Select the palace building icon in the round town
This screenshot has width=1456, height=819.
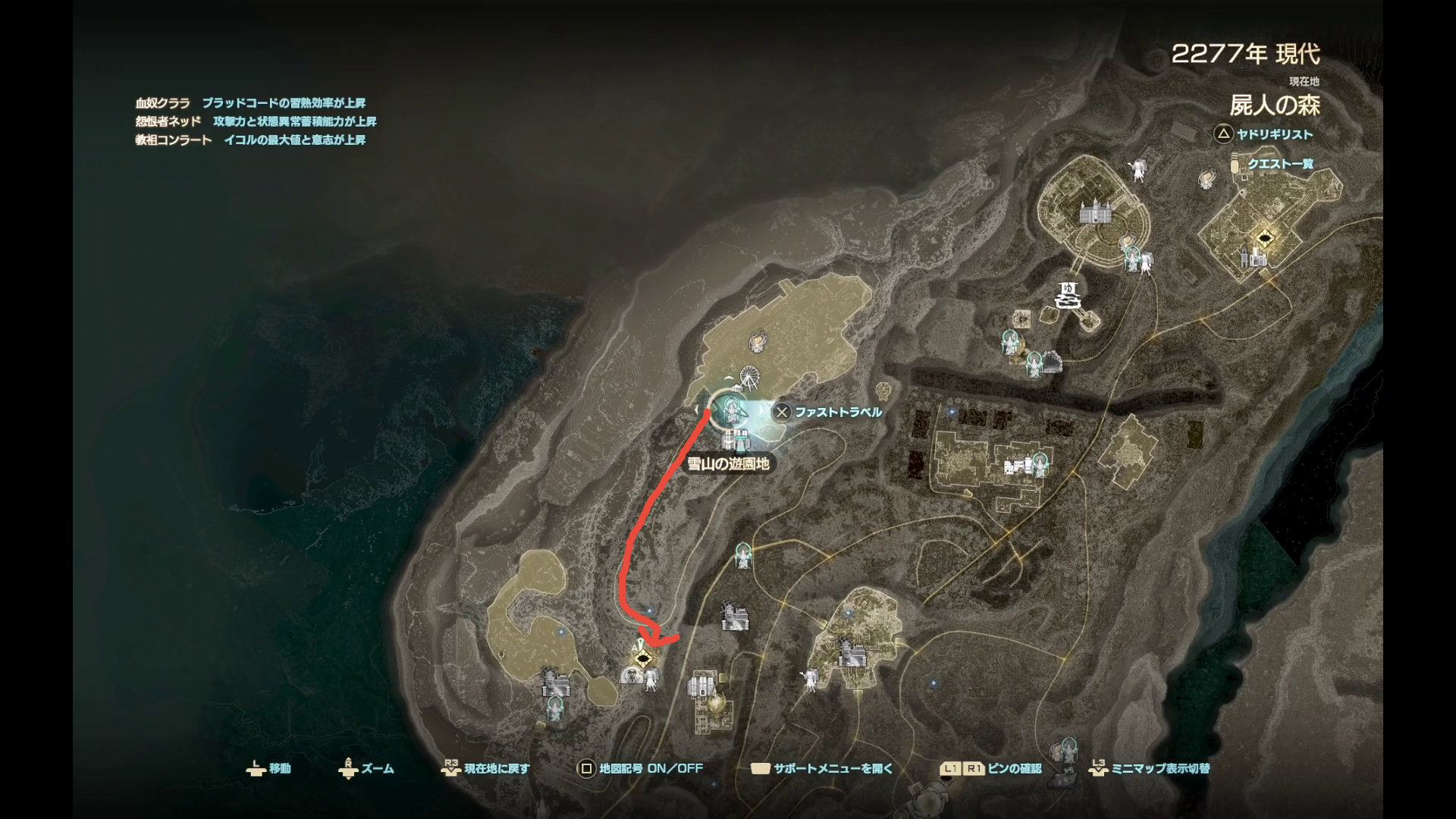(1090, 212)
